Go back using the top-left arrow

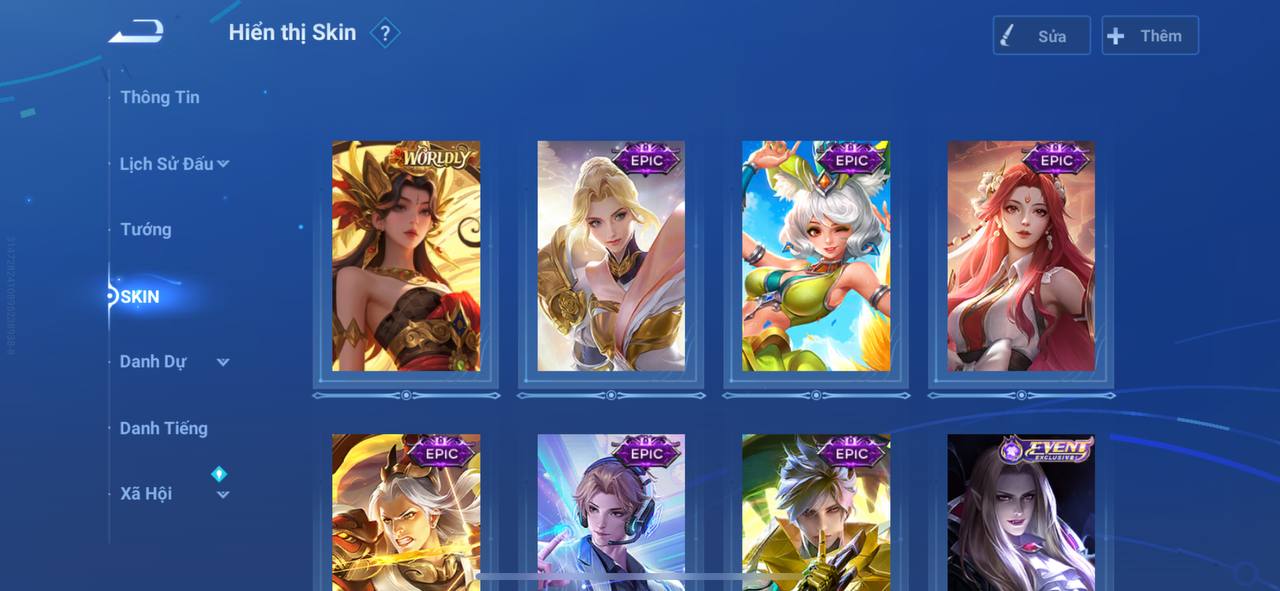pyautogui.click(x=136, y=32)
